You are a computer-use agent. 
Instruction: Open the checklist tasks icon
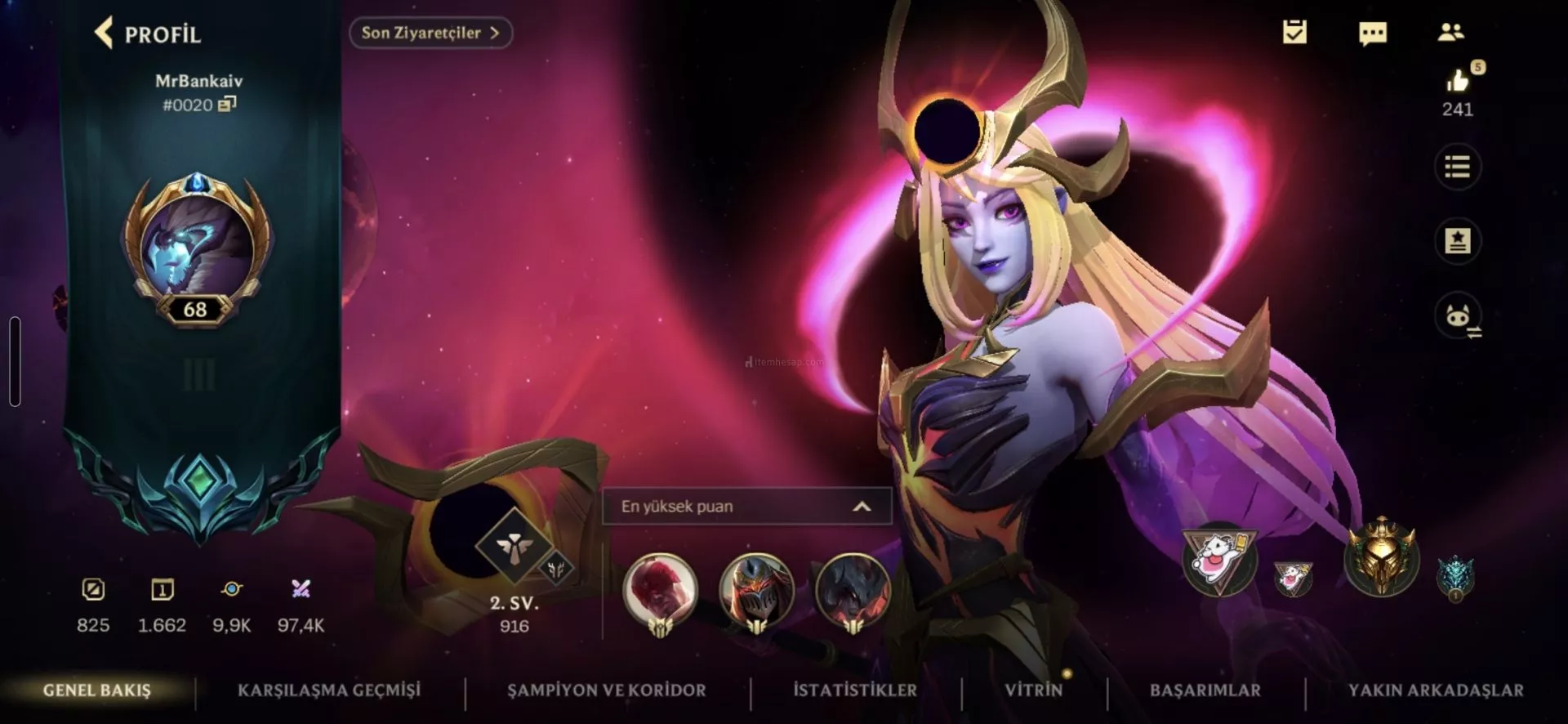1294,33
